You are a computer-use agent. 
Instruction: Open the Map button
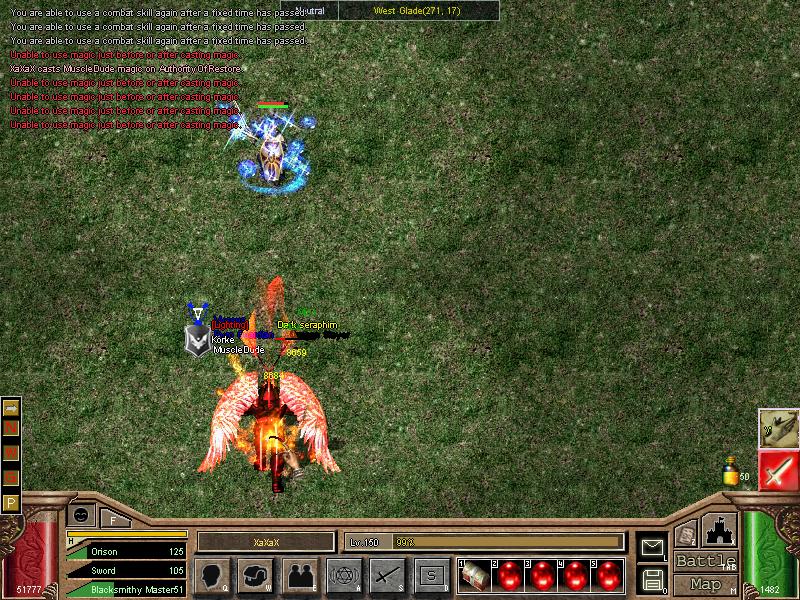coord(706,584)
